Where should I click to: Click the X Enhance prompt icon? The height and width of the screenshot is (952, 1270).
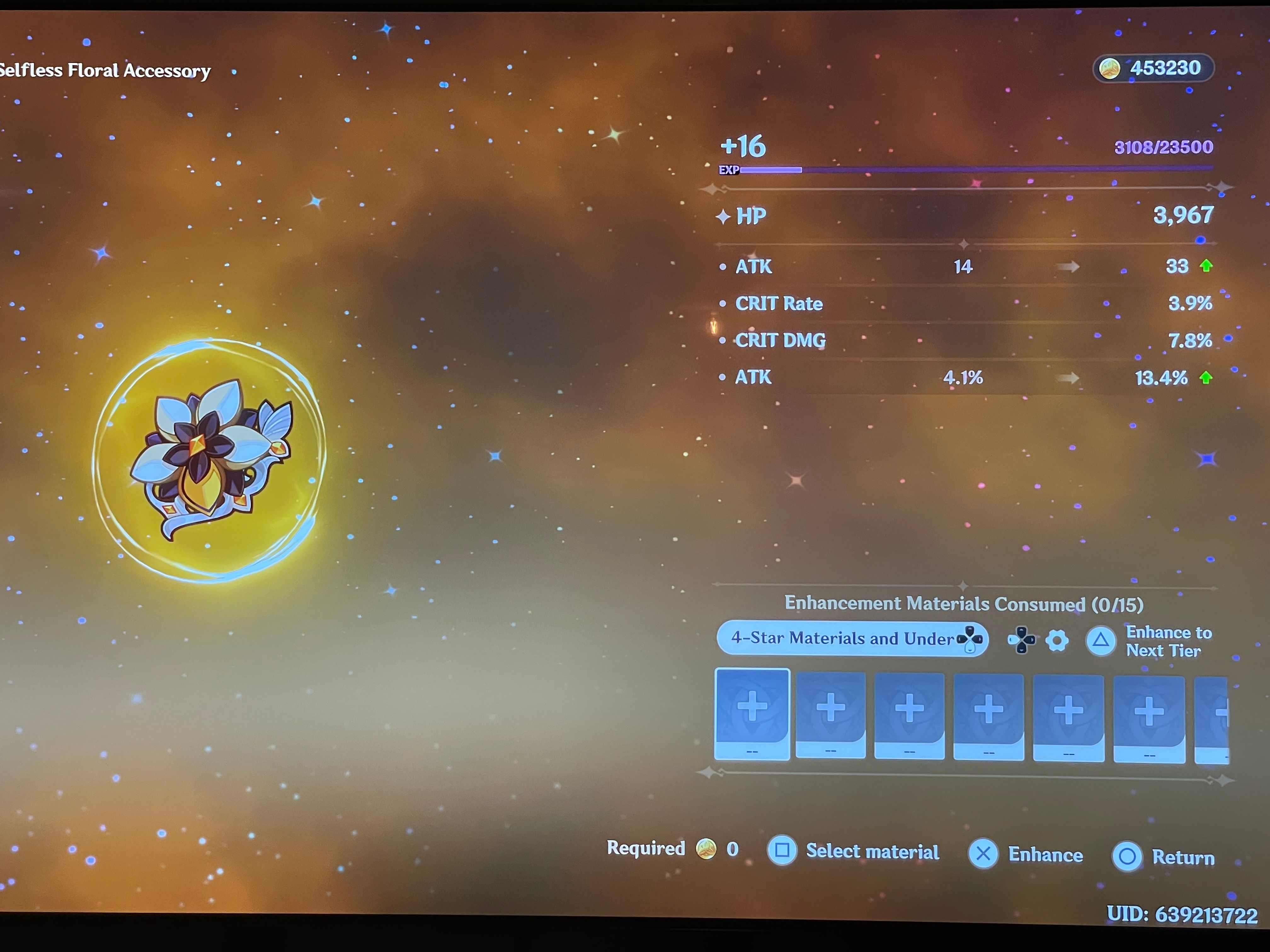983,854
